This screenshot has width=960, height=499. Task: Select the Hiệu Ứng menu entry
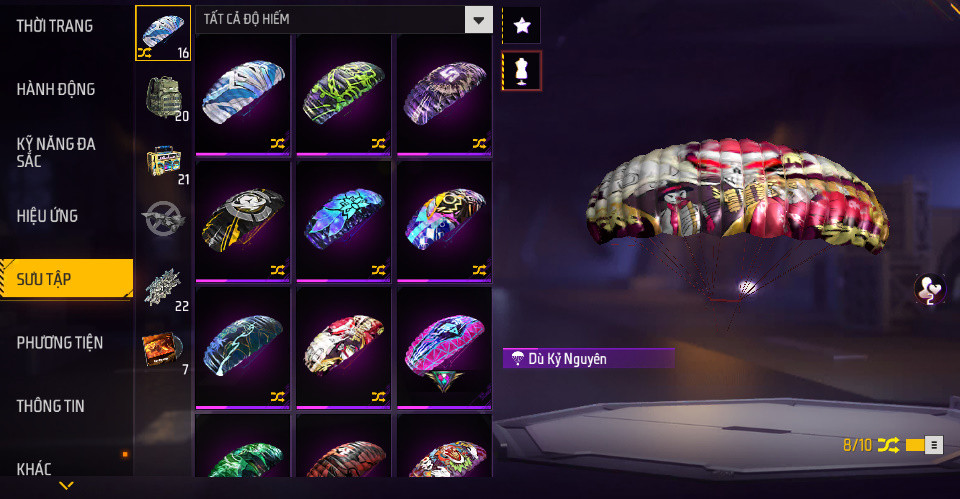point(47,216)
